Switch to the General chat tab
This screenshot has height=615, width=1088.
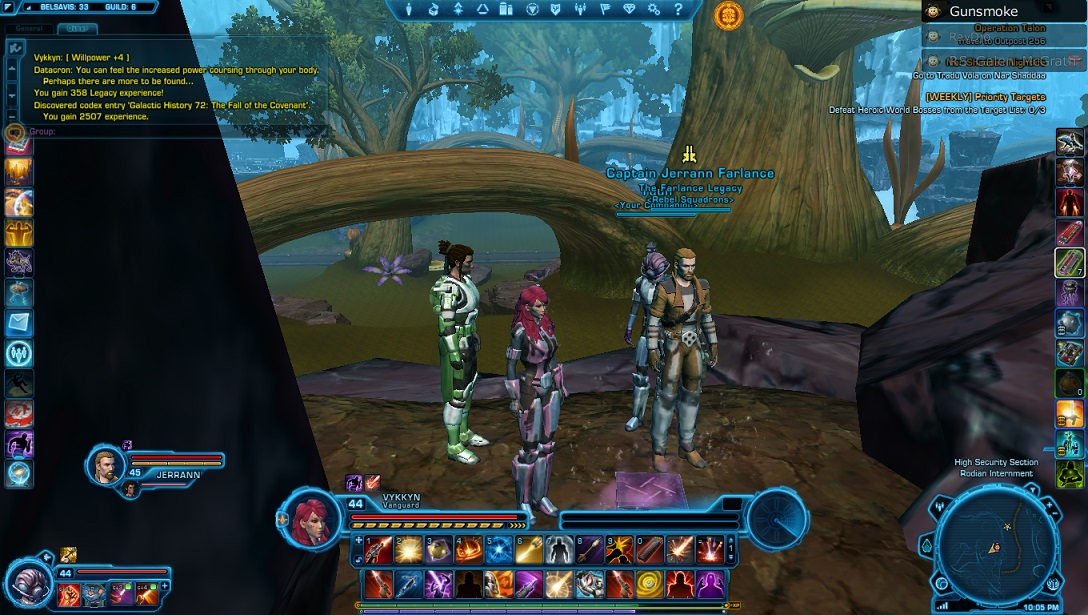[x=29, y=29]
